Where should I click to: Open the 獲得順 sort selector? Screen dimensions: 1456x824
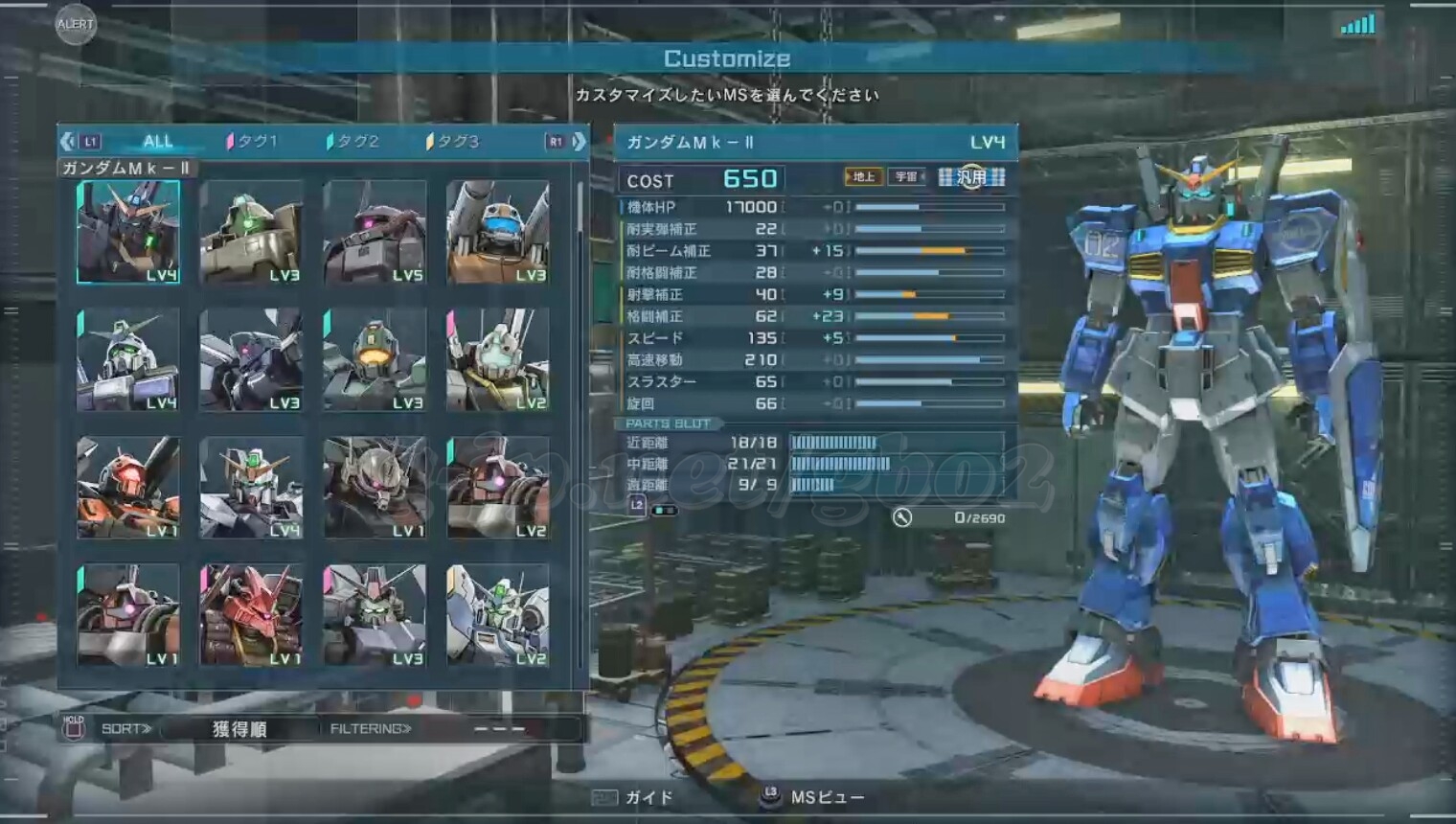pos(239,729)
